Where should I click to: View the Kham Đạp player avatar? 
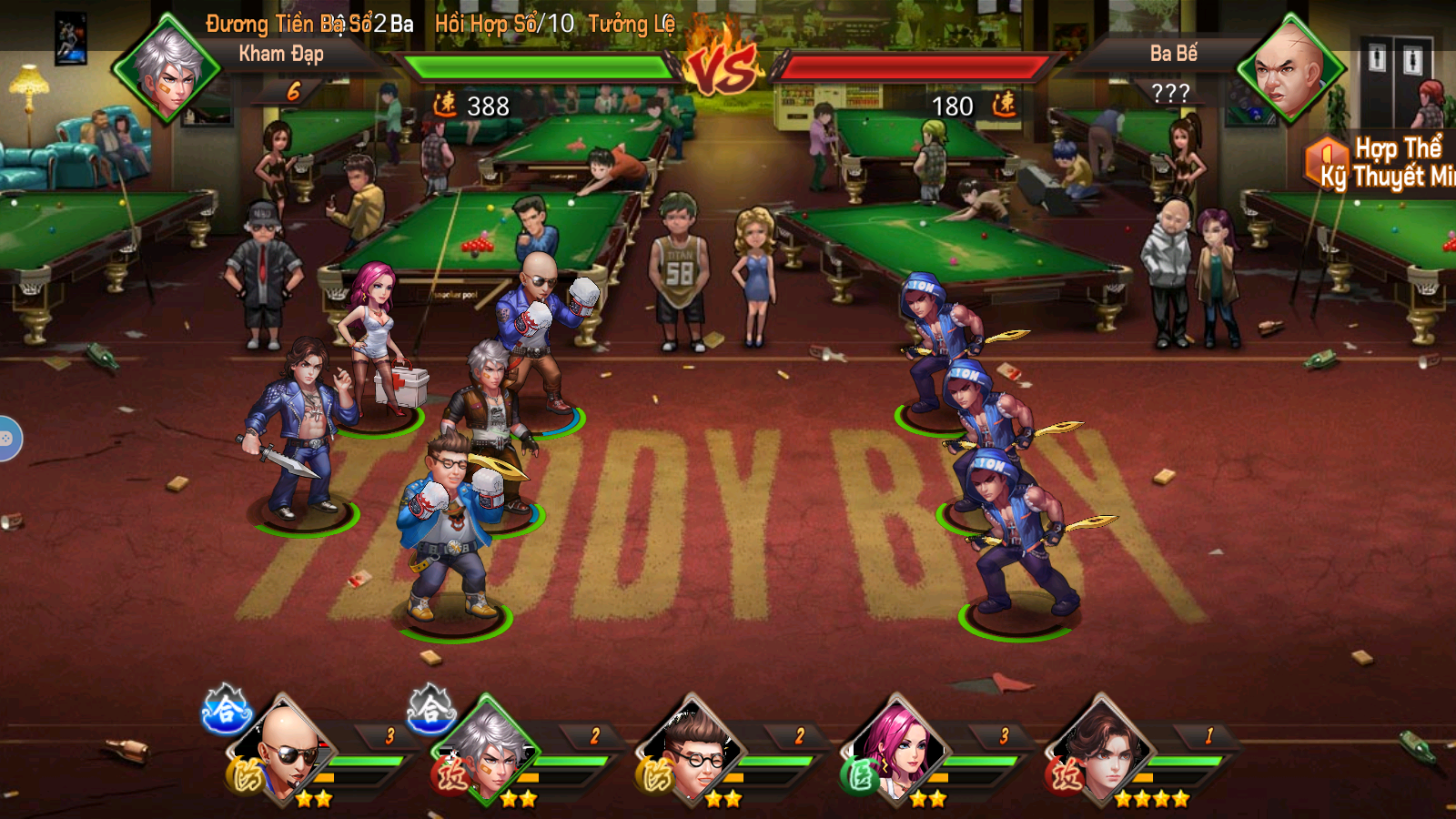pos(167,68)
